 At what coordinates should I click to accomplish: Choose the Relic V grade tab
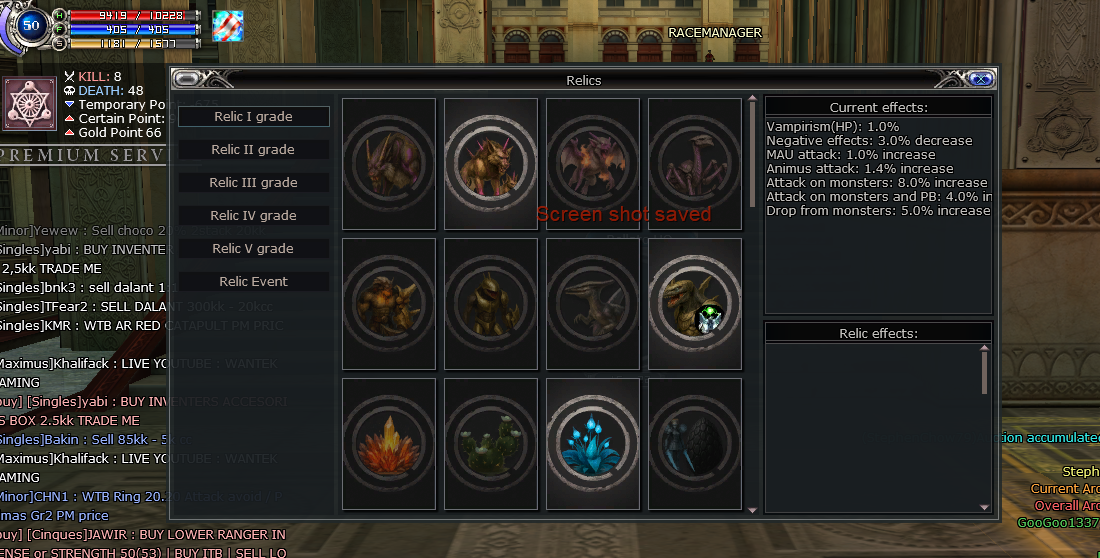(253, 249)
